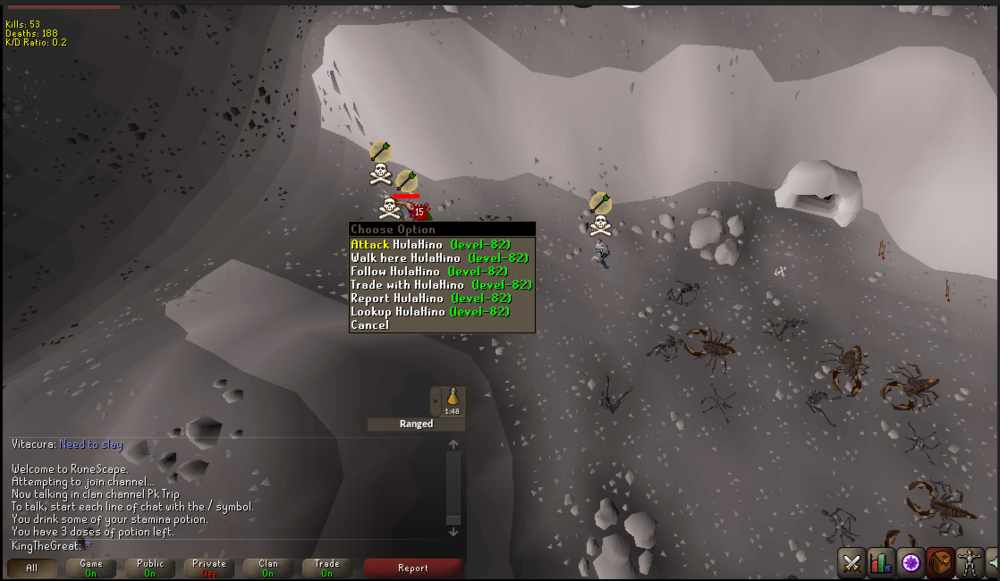
Task: Cancel the Choose Option menu
Action: tap(370, 325)
